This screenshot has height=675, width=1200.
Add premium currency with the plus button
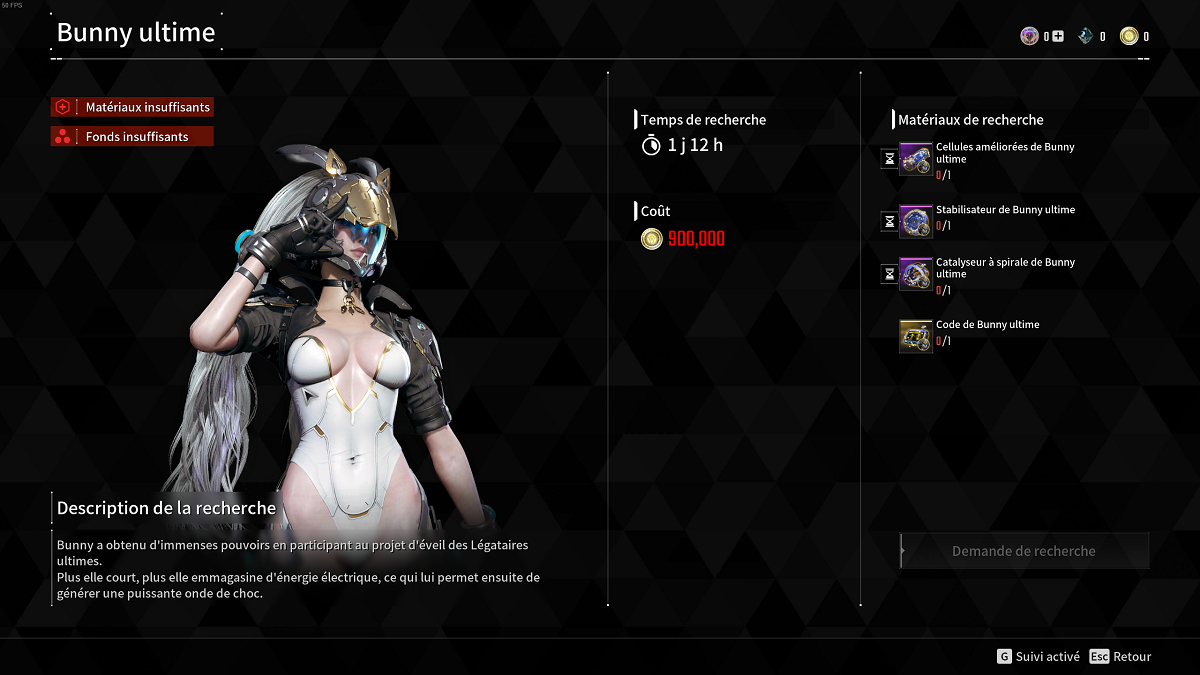pos(1058,37)
